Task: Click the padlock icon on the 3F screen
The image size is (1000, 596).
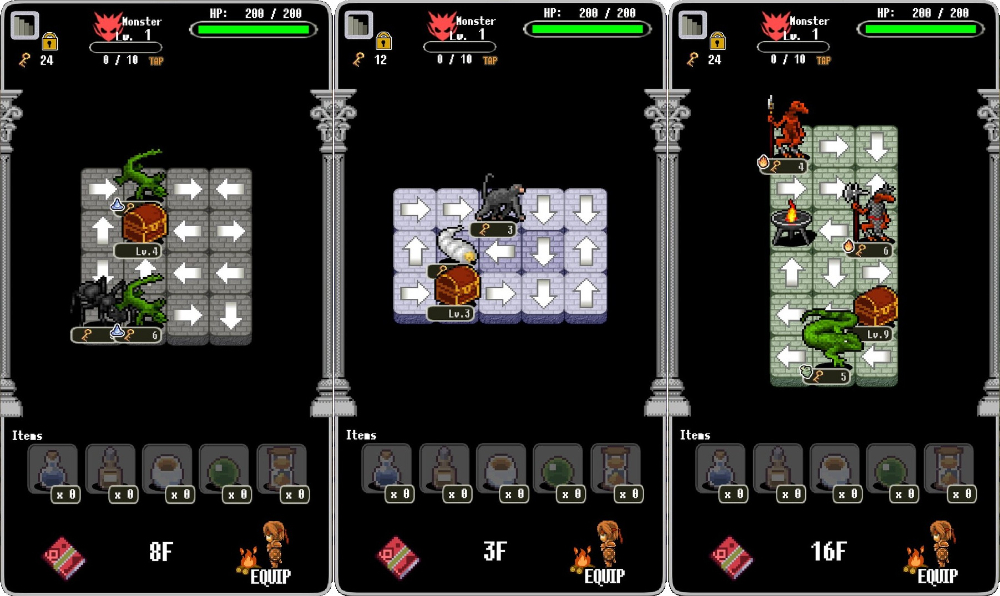Action: click(383, 41)
